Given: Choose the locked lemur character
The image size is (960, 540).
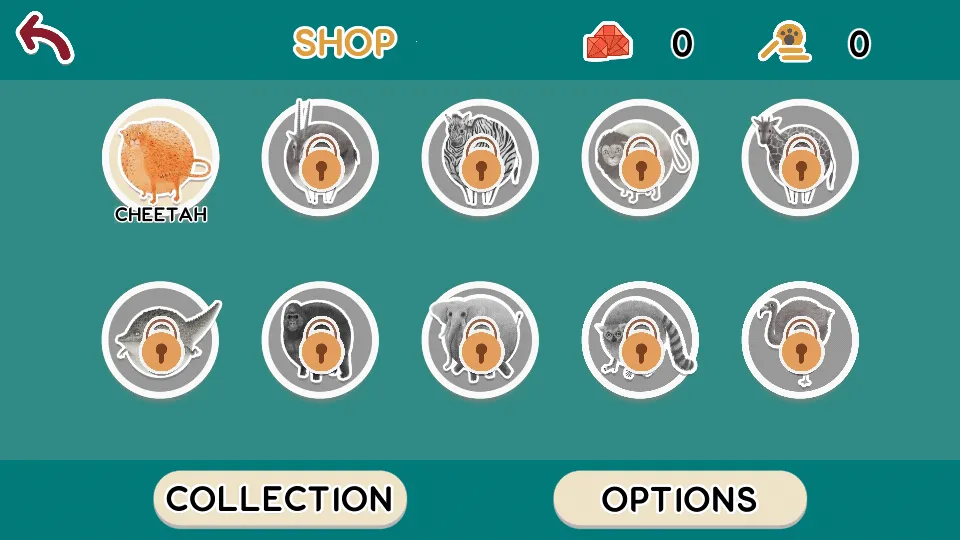Looking at the screenshot, I should tap(640, 340).
